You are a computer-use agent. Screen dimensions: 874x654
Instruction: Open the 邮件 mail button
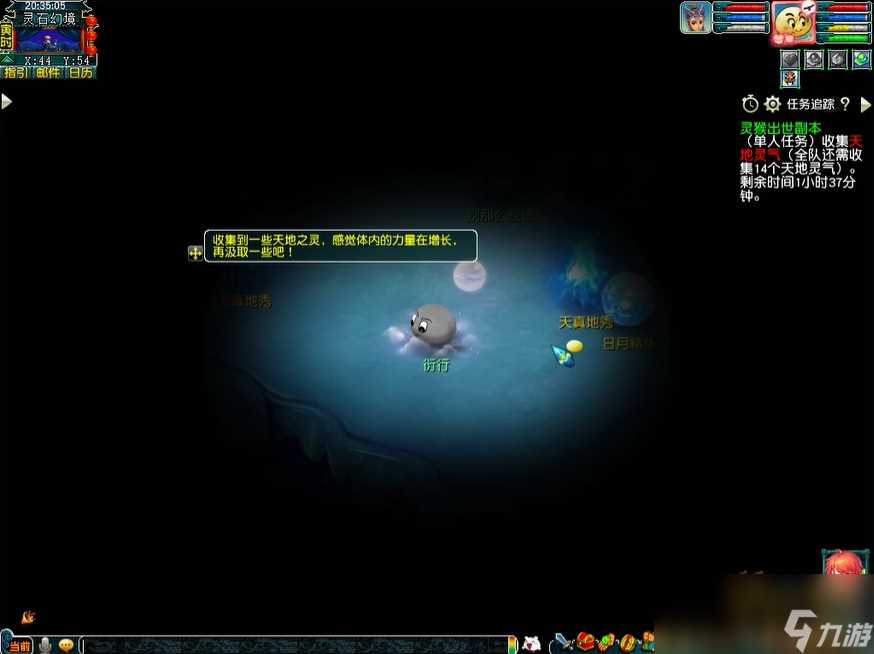pos(48,72)
